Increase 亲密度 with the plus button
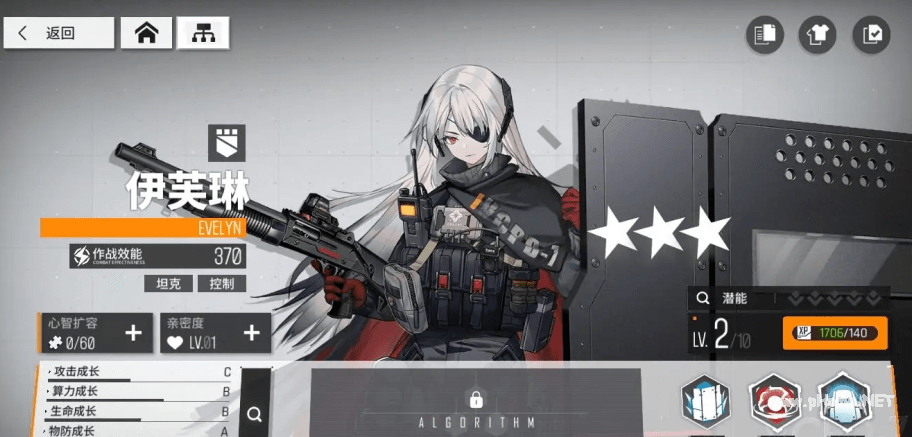 pos(251,333)
